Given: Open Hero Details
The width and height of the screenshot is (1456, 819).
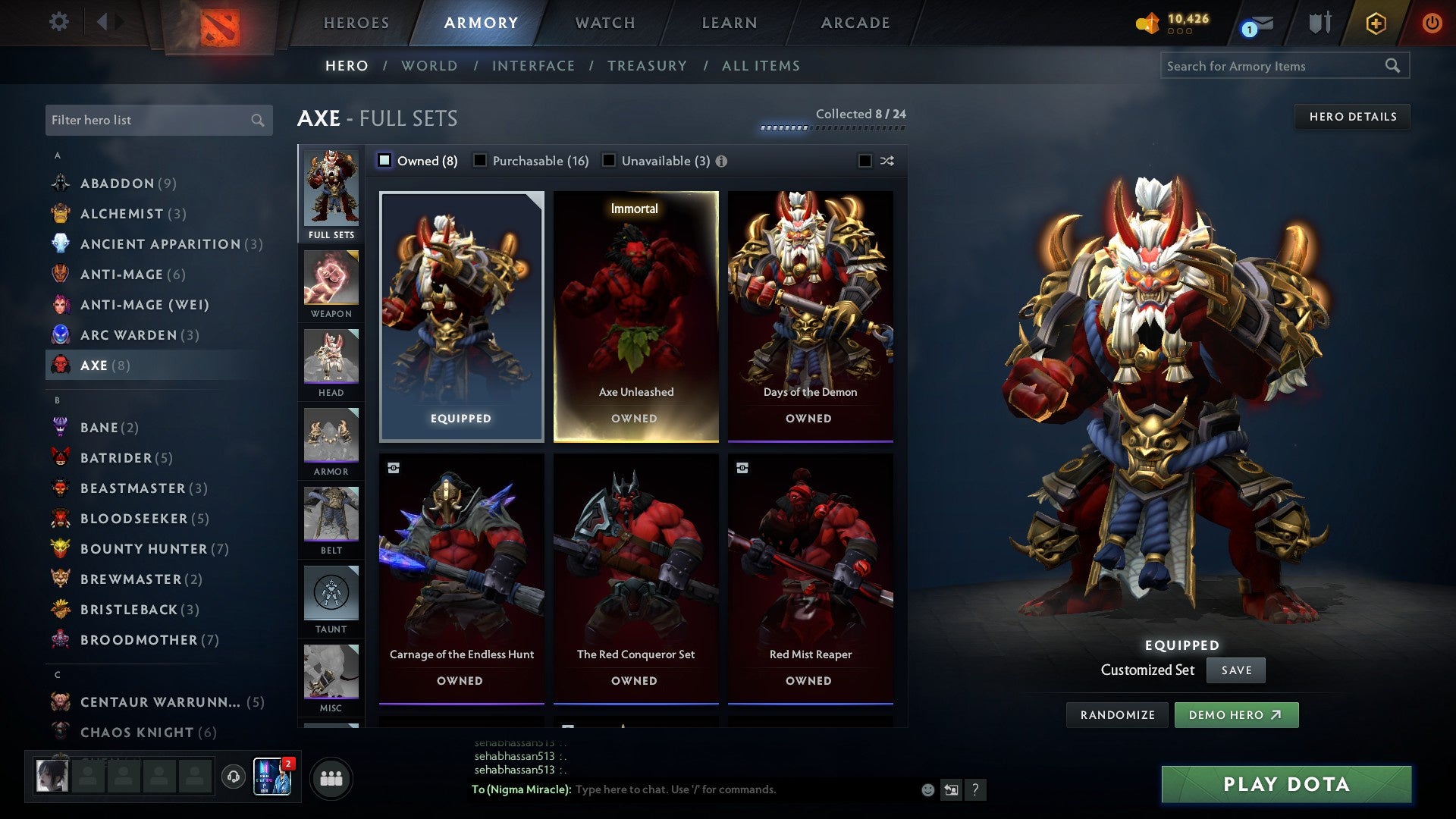Looking at the screenshot, I should [1352, 117].
